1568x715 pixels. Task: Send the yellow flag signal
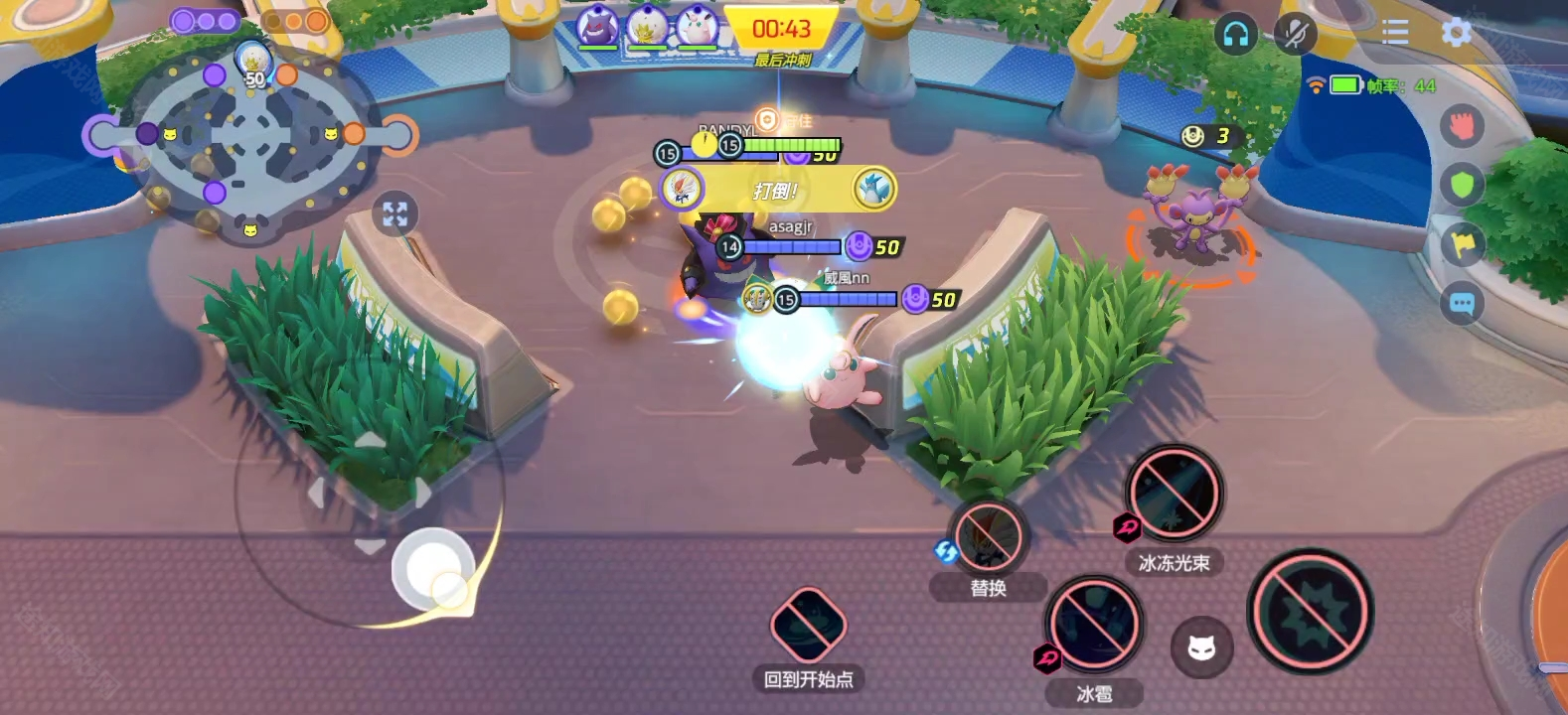pyautogui.click(x=1462, y=244)
